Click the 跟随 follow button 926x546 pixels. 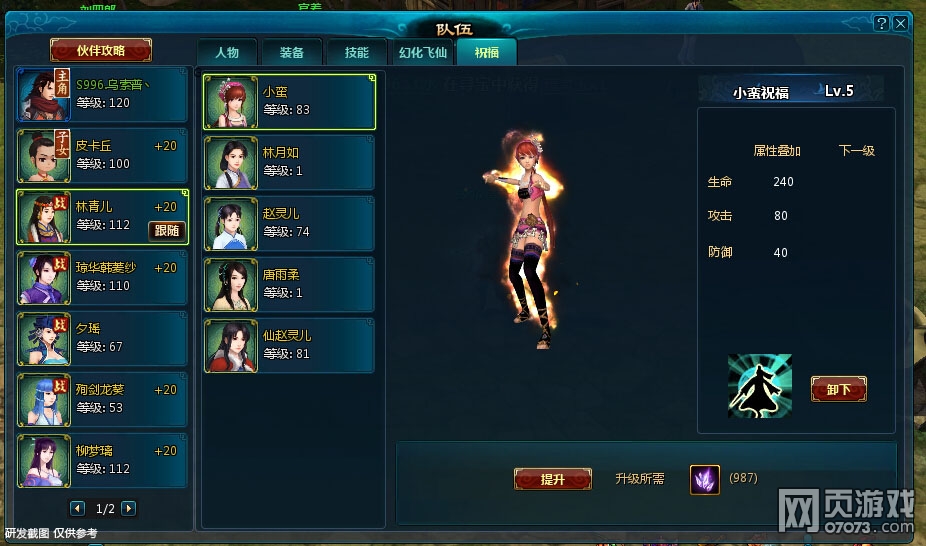point(166,231)
